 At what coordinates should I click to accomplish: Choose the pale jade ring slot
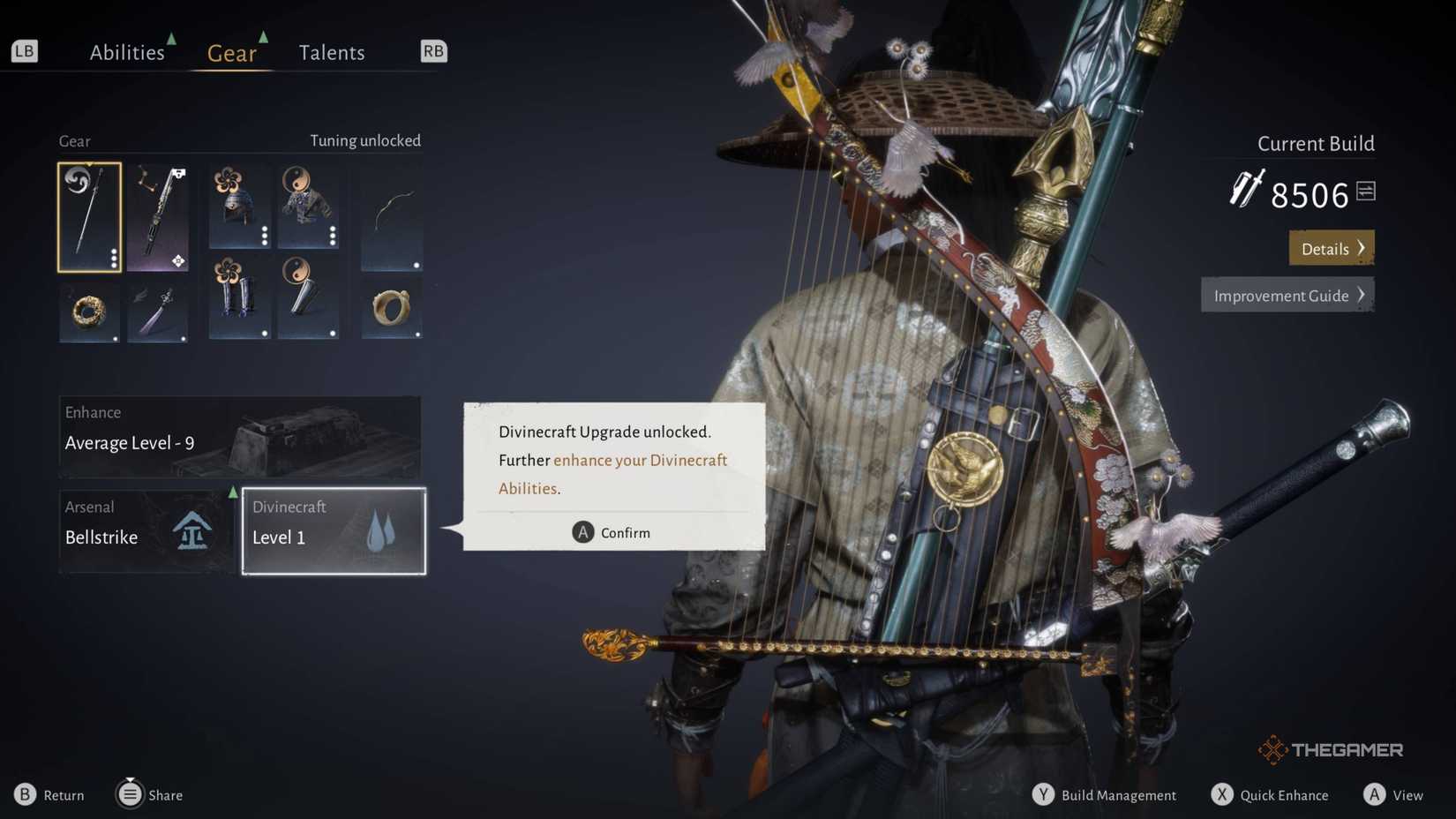pyautogui.click(x=392, y=309)
